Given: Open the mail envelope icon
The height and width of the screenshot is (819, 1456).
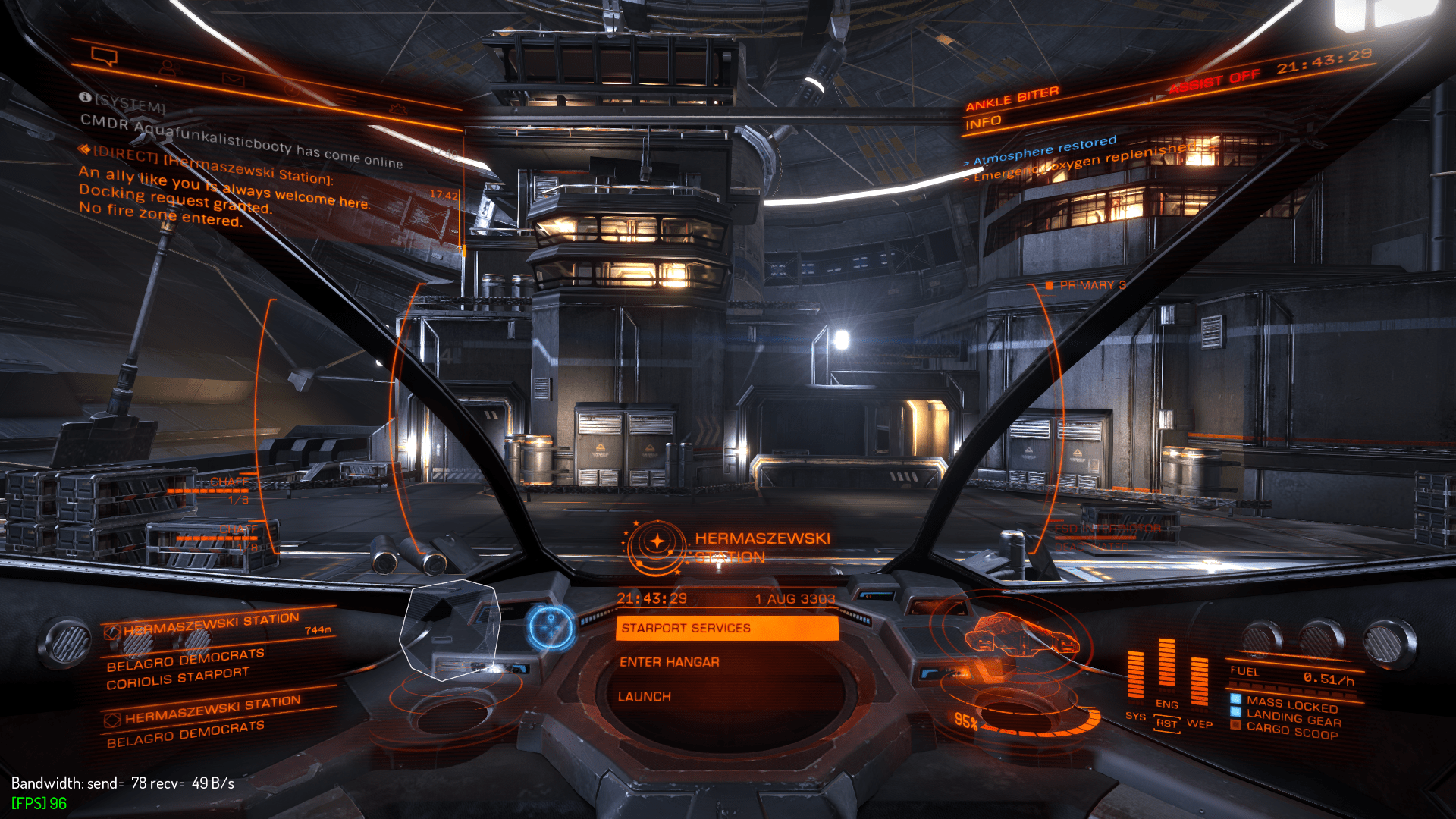Looking at the screenshot, I should click(234, 80).
